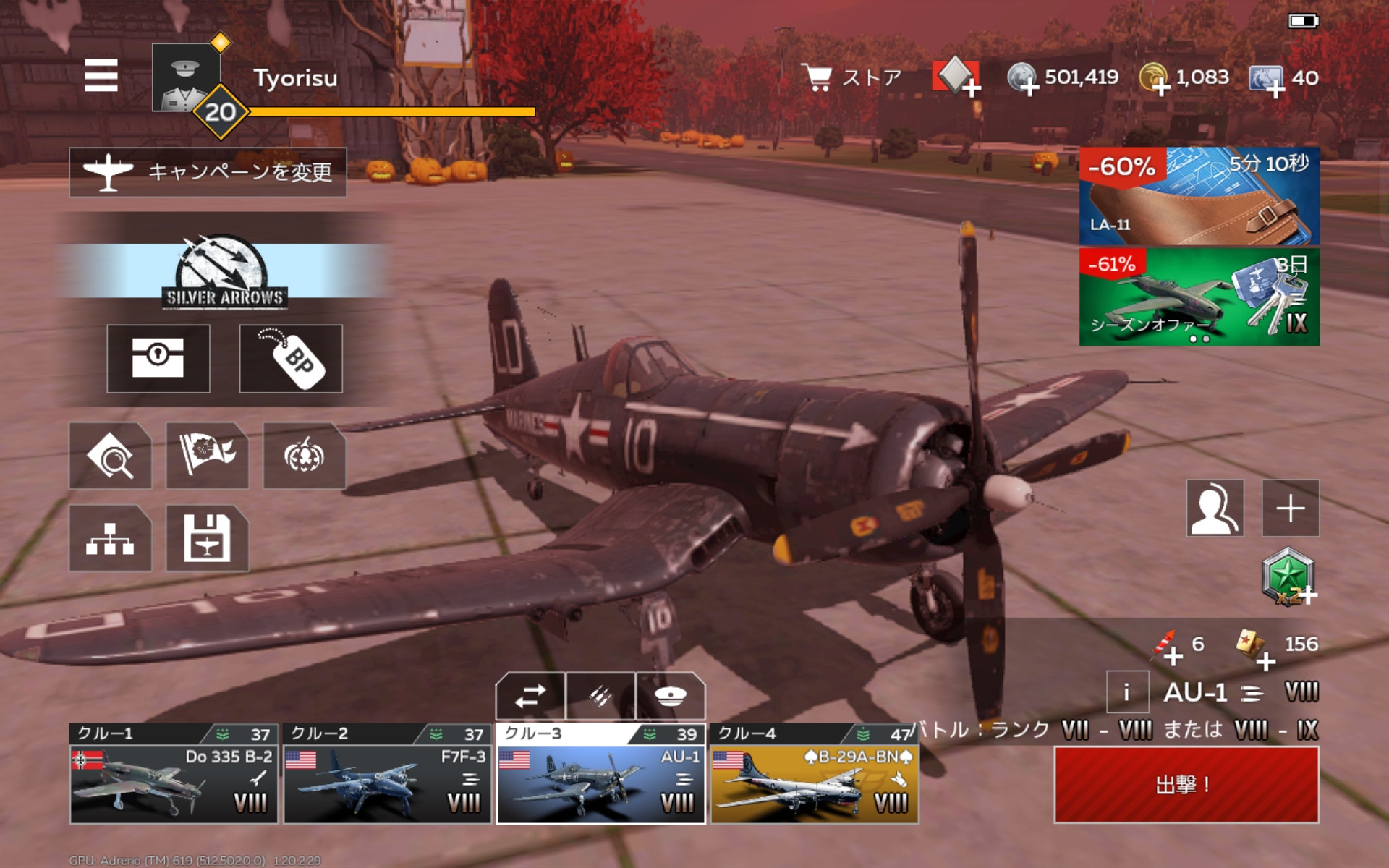
Task: Click キャンペーンを変更 campaign button
Action: [x=208, y=172]
